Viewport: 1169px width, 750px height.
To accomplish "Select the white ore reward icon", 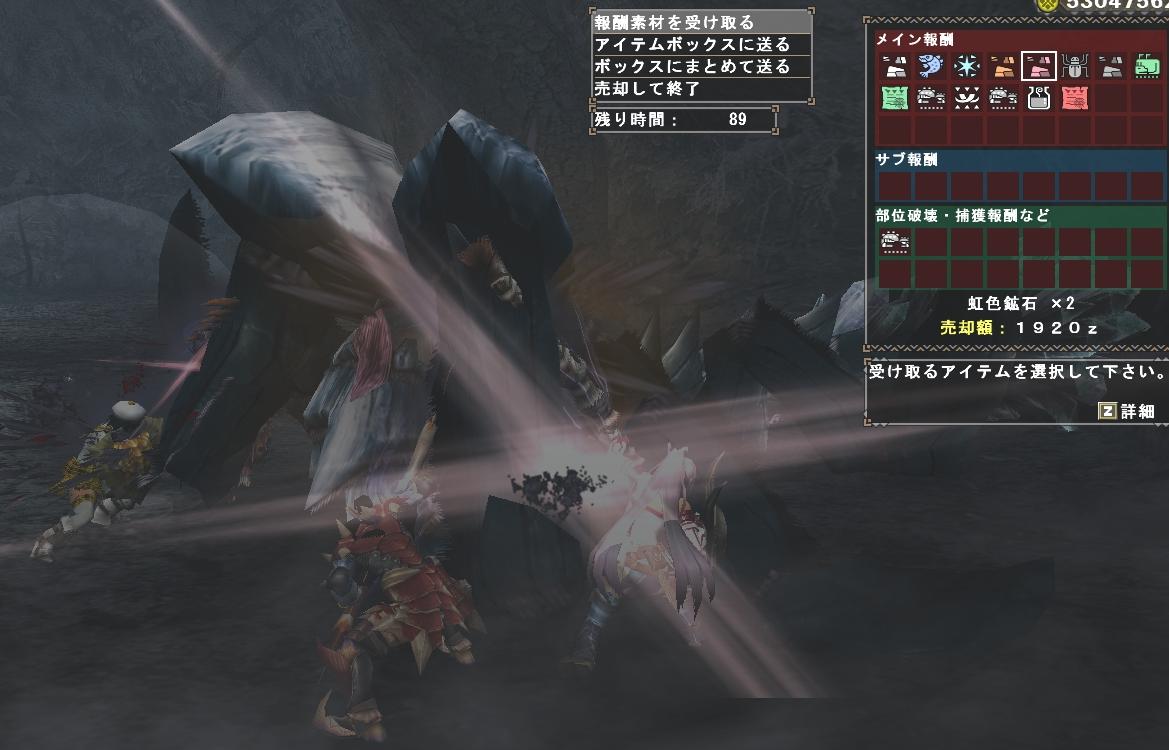I will point(894,67).
